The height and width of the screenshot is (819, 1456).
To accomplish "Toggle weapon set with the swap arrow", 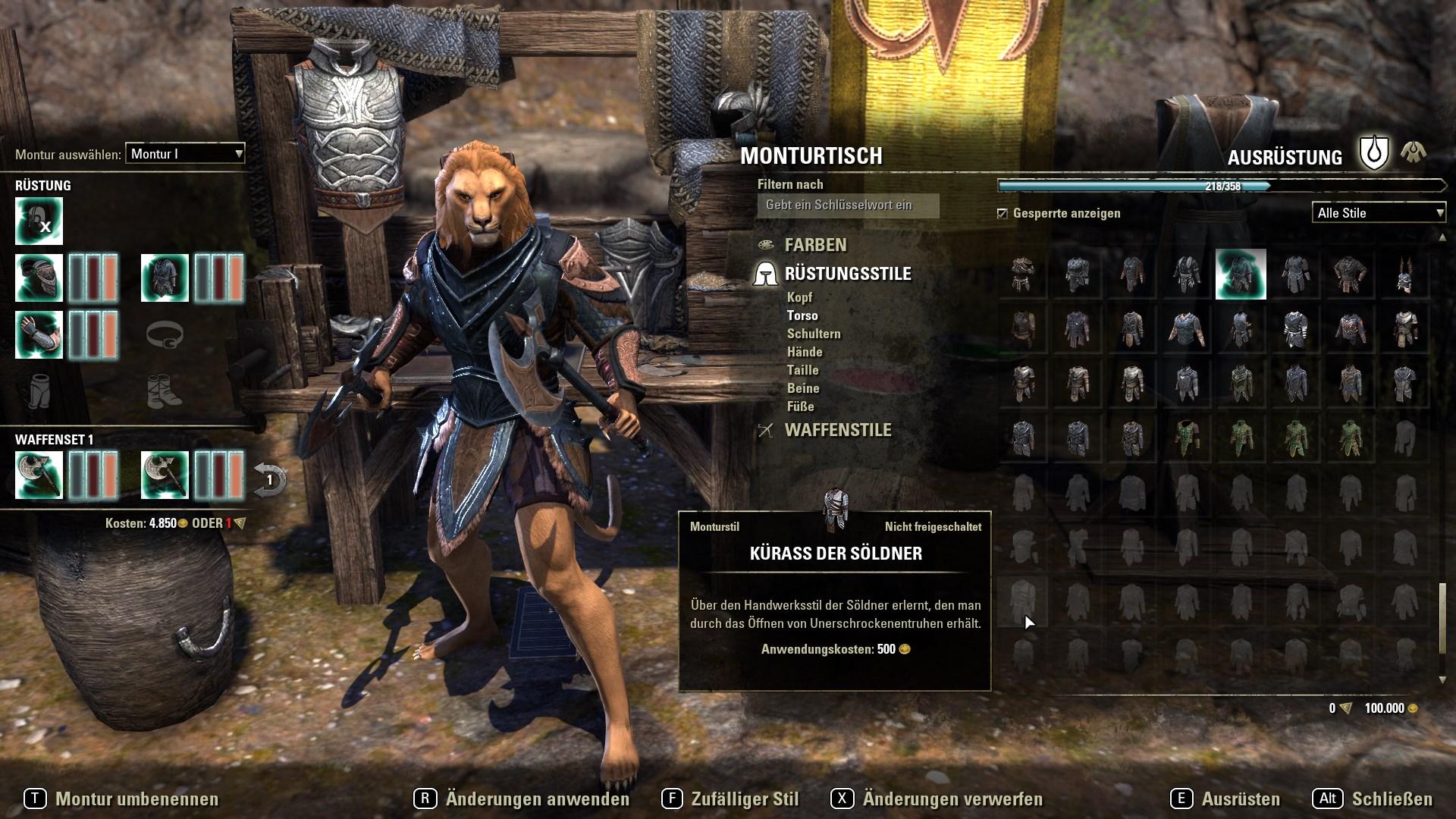I will coord(269,474).
